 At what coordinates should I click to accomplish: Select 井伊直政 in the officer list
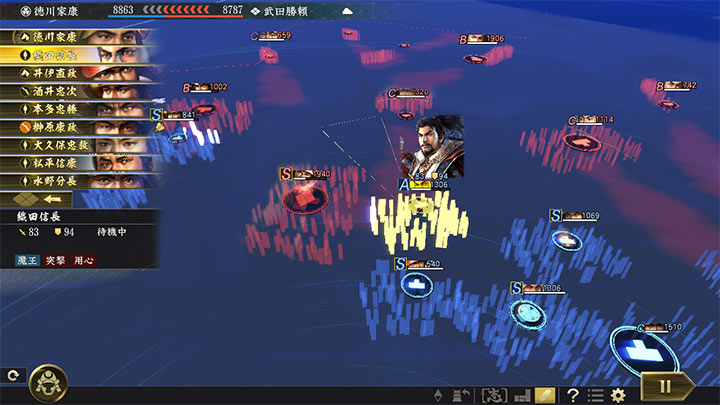coord(78,73)
